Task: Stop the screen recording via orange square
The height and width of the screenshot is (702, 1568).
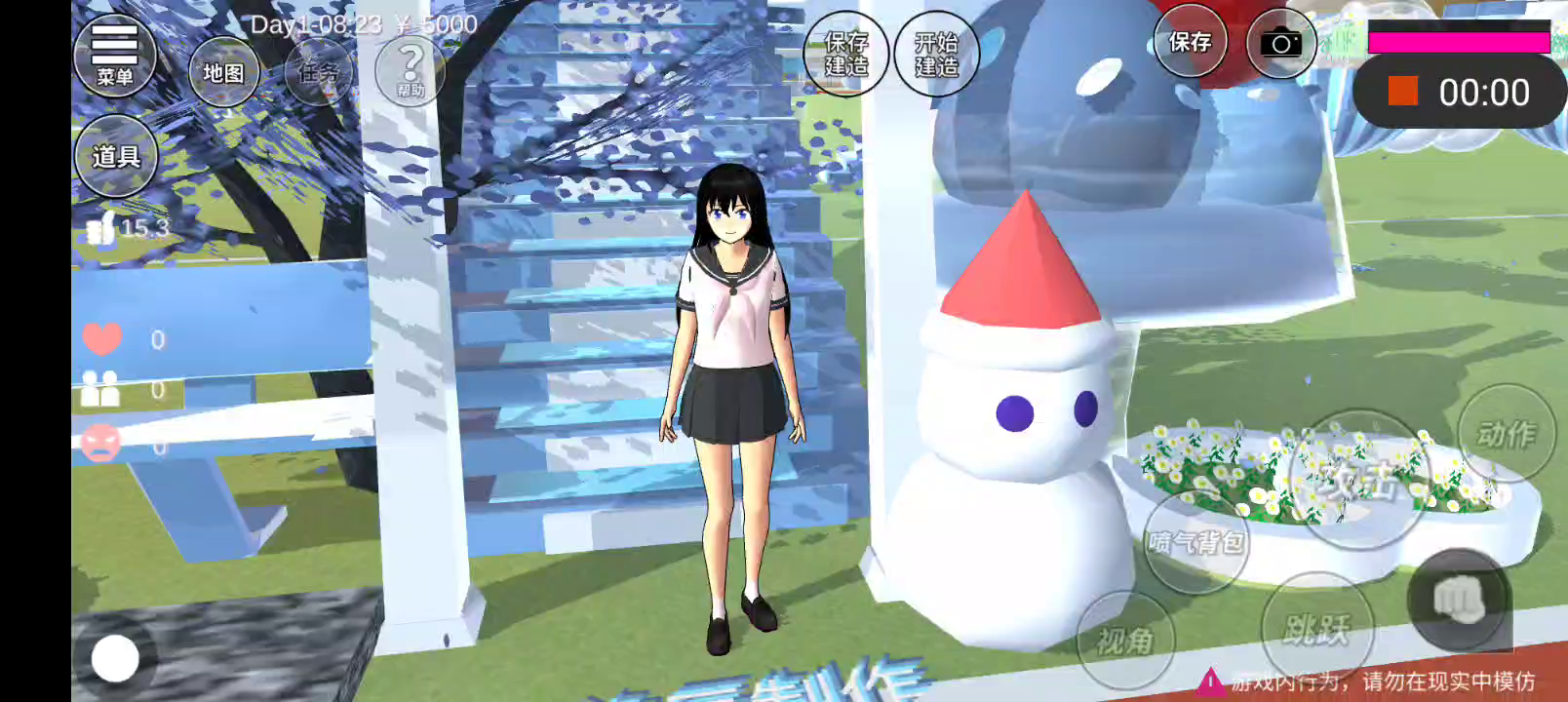Action: 1403,92
